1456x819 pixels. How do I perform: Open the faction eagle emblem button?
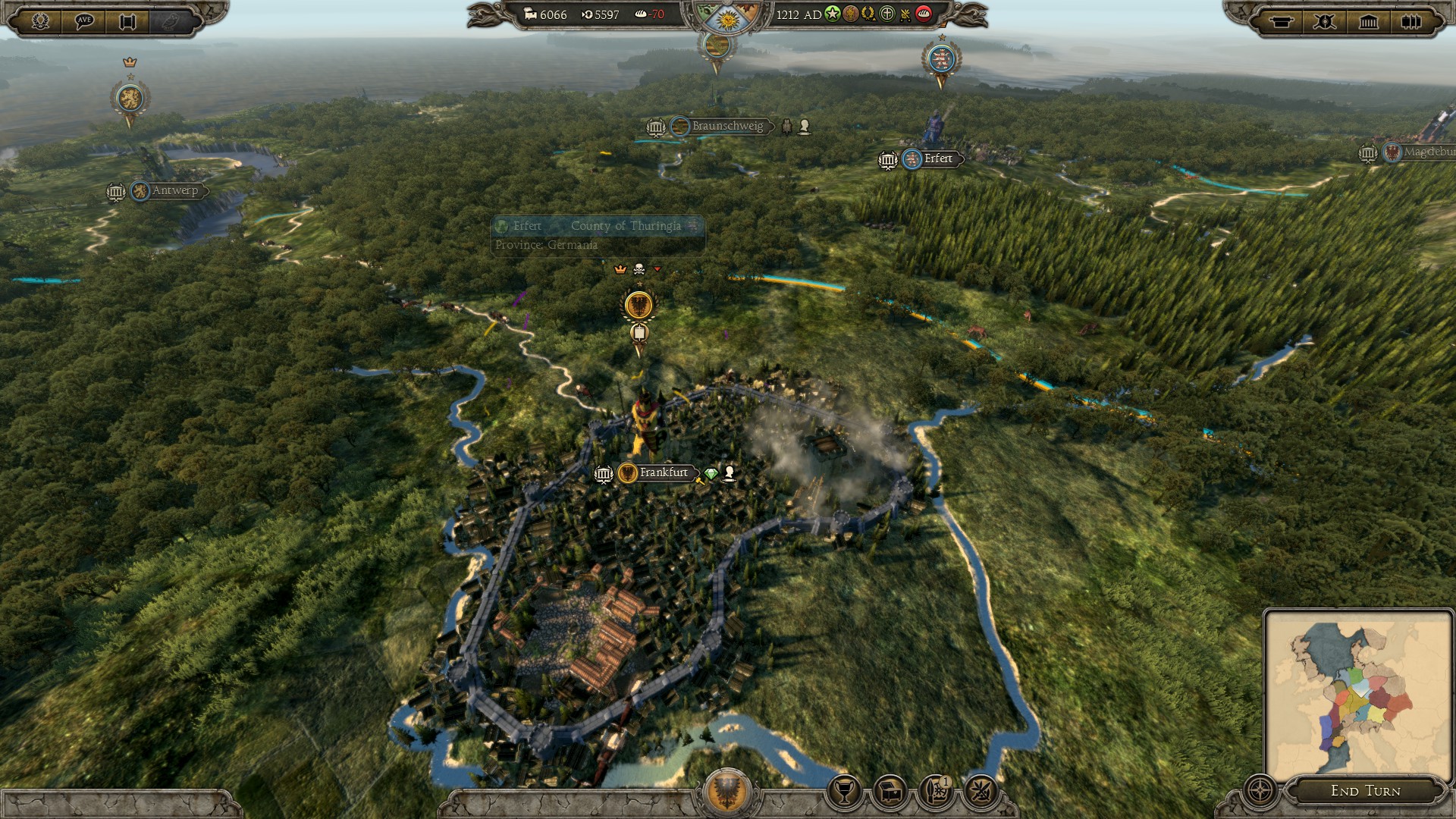coord(727,791)
